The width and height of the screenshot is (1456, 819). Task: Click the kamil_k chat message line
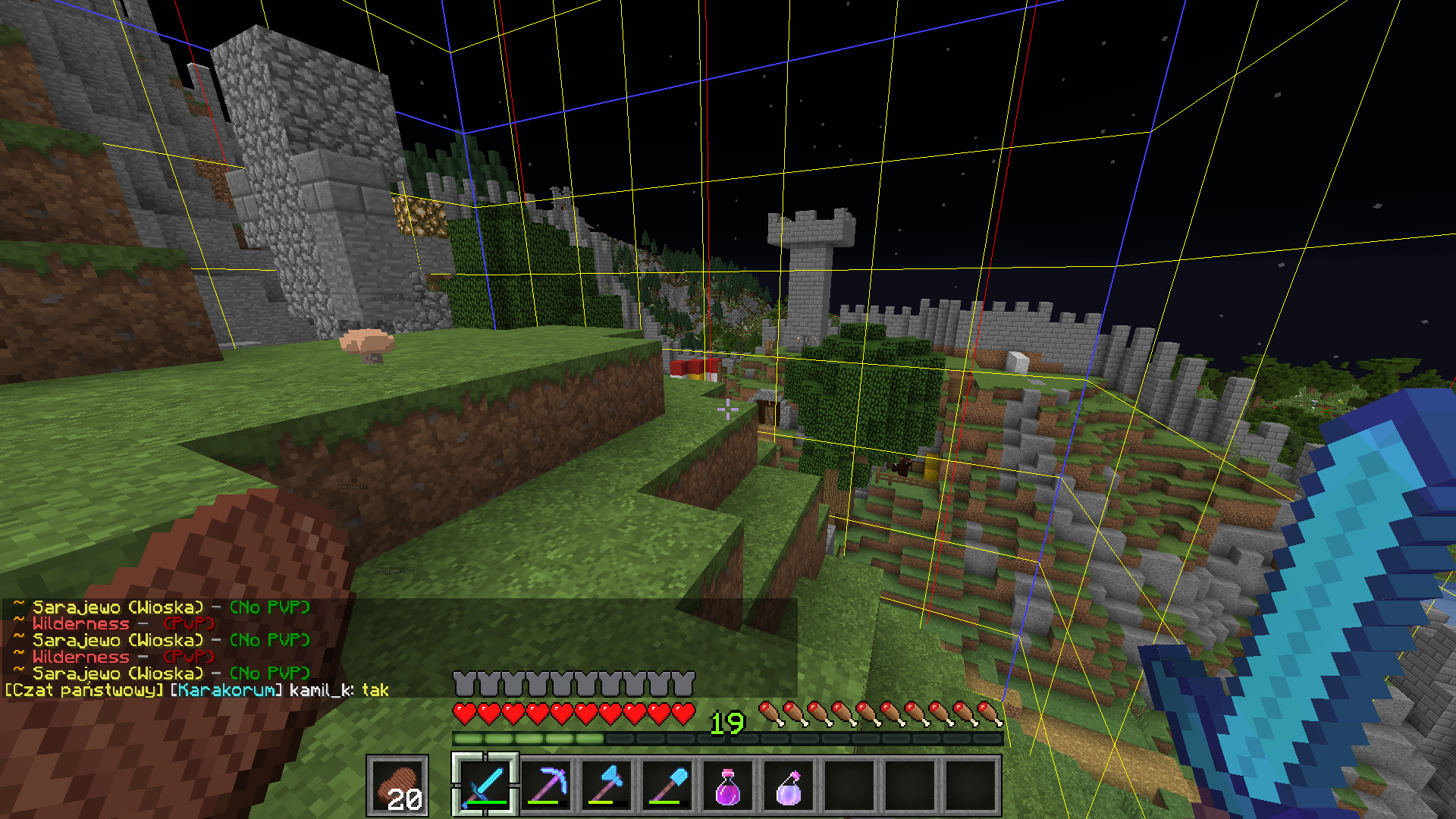tap(197, 690)
